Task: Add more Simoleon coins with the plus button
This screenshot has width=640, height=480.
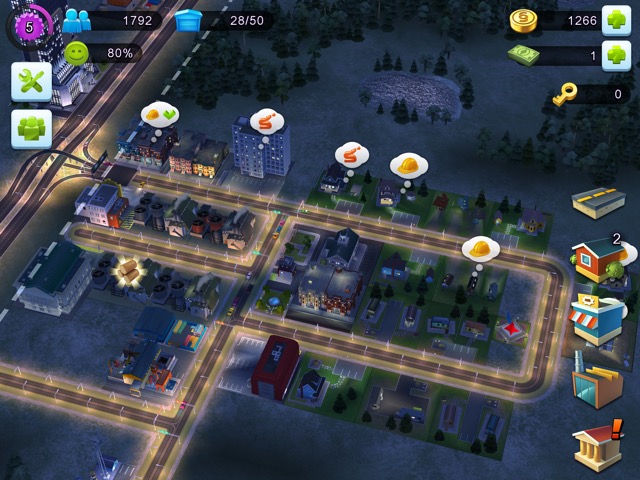Action: (615, 21)
